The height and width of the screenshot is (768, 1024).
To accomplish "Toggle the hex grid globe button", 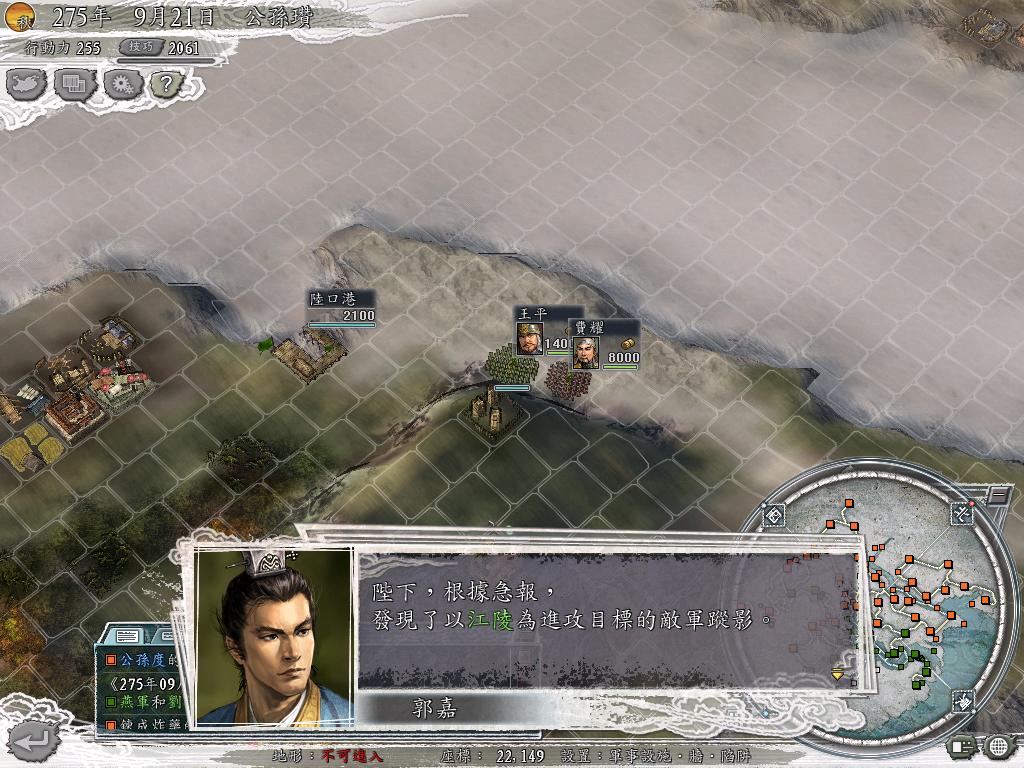I will tap(998, 745).
